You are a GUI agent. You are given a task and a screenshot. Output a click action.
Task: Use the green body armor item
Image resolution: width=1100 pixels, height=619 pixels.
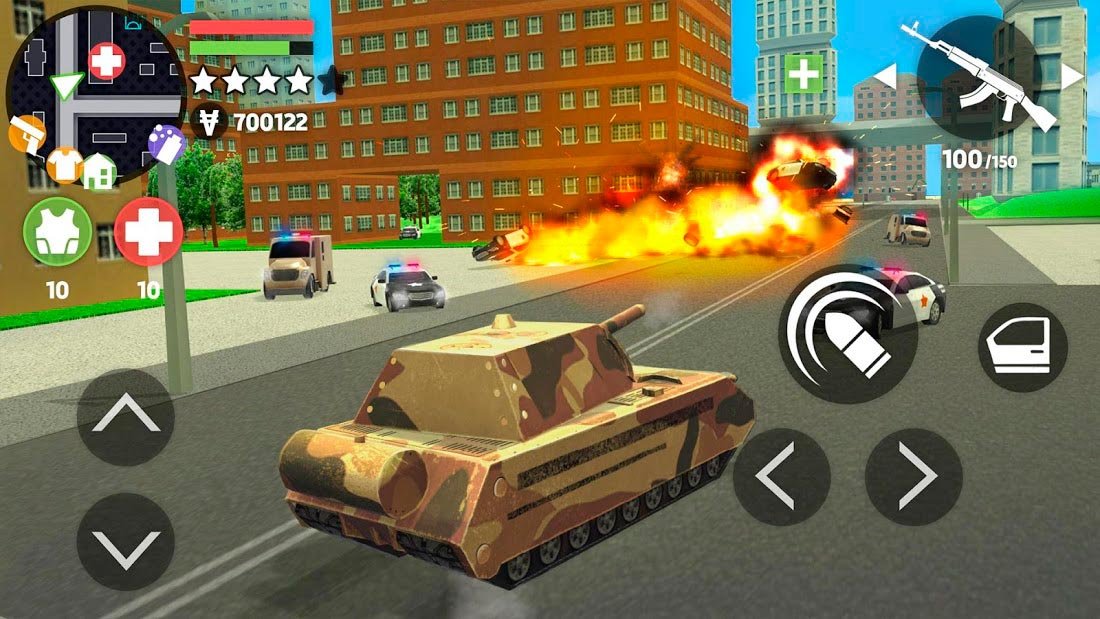(x=58, y=231)
